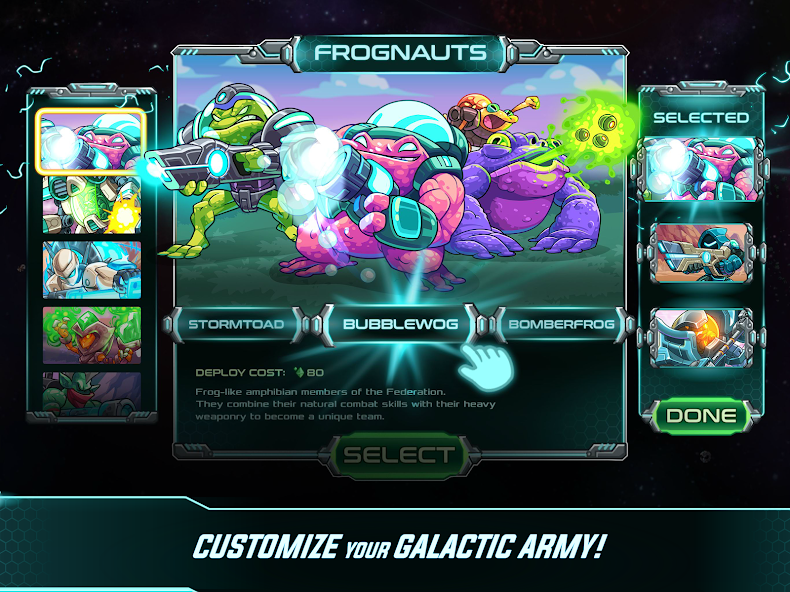790x592 pixels.
Task: Select the green-shielded mech unit thumbnail
Action: click(x=92, y=203)
